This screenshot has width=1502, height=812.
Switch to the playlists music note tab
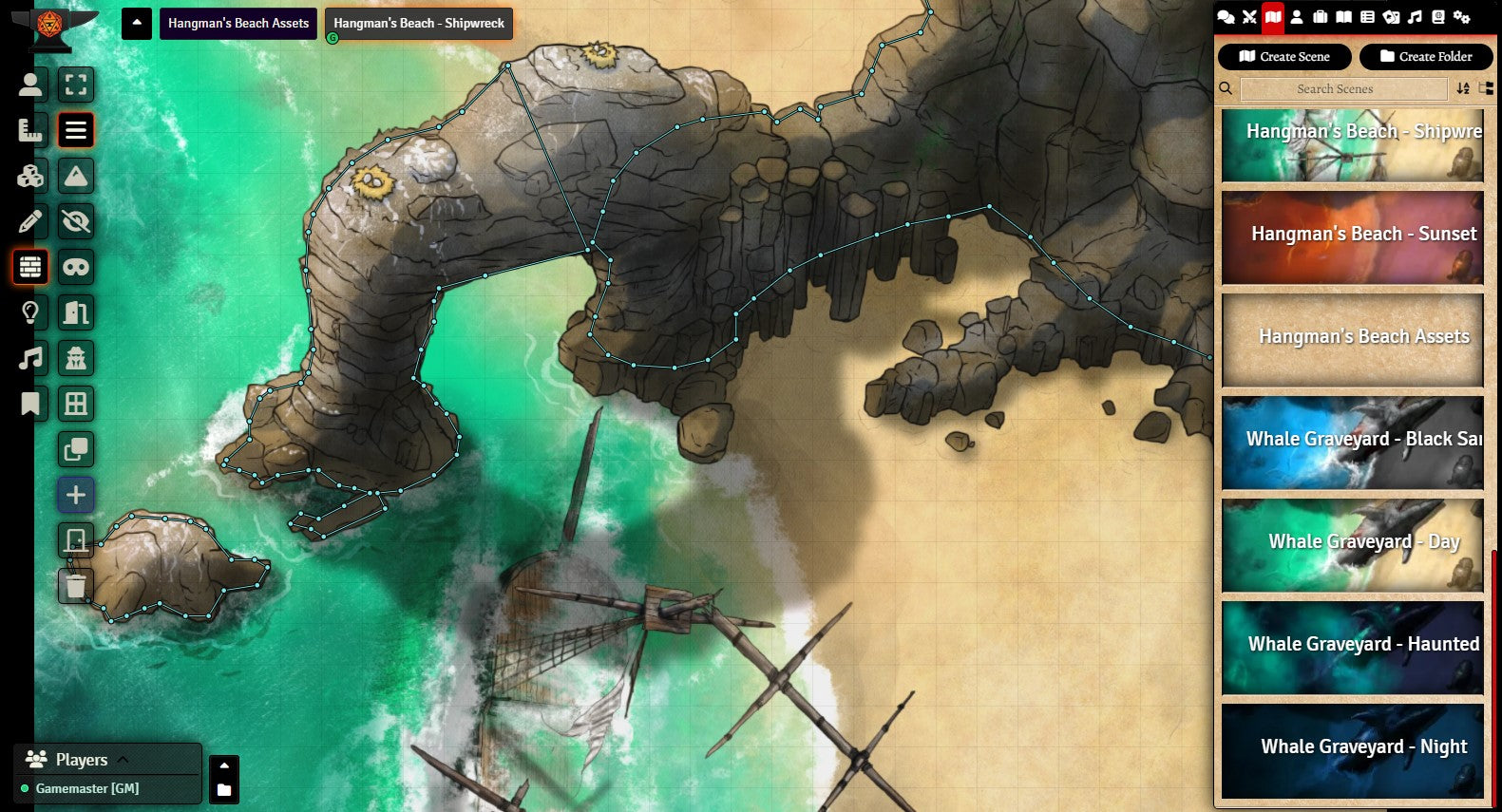coord(1415,17)
